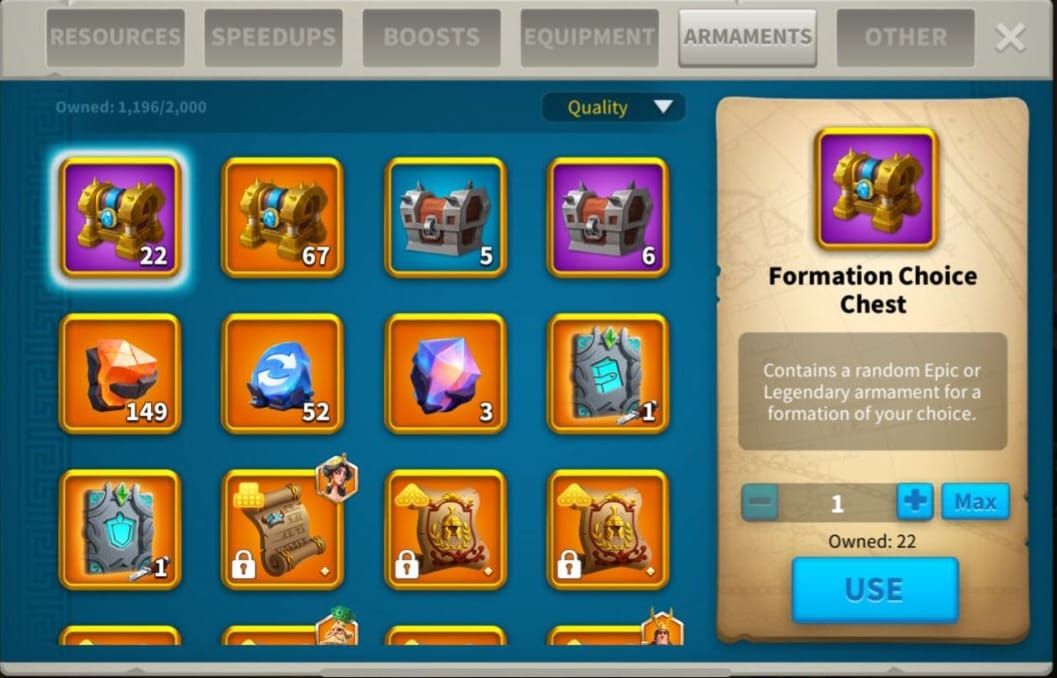1057x678 pixels.
Task: Close the items window
Action: click(1010, 38)
